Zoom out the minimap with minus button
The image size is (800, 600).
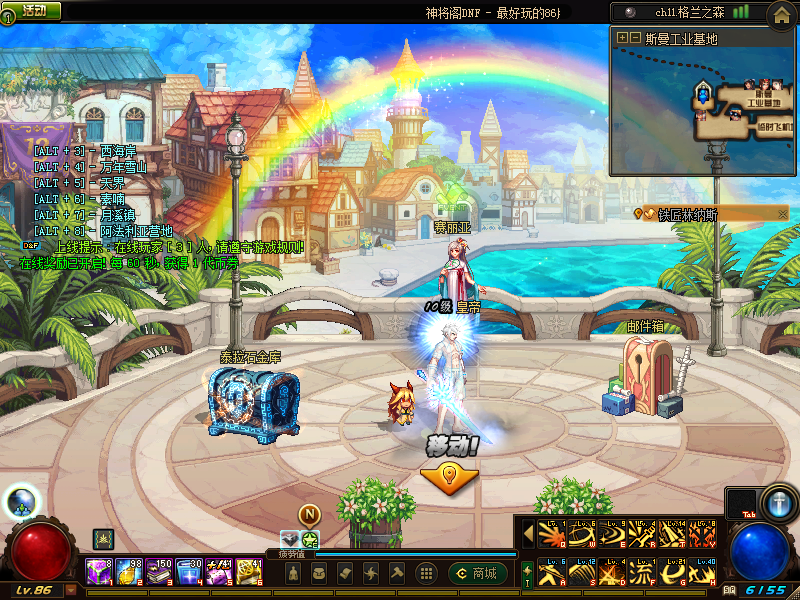click(x=634, y=38)
